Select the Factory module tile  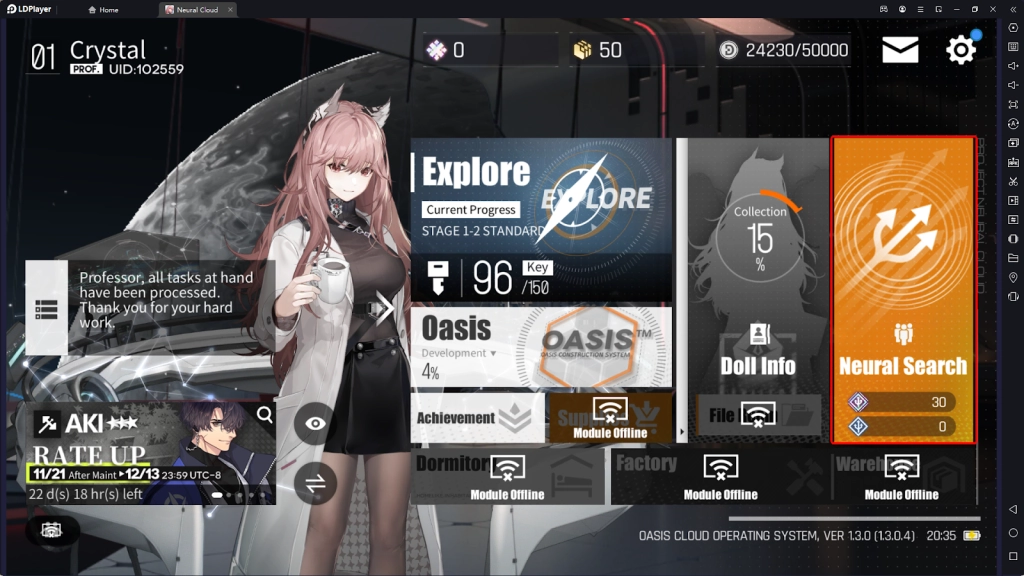click(720, 475)
